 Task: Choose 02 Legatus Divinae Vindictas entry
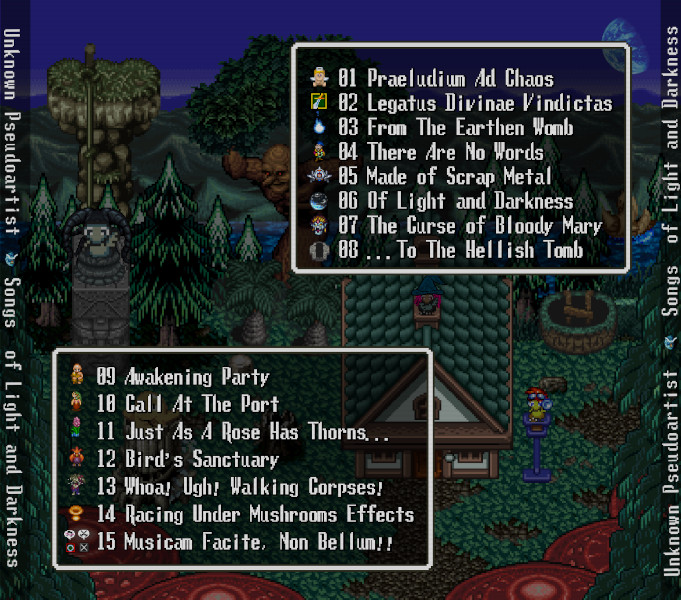474,103
